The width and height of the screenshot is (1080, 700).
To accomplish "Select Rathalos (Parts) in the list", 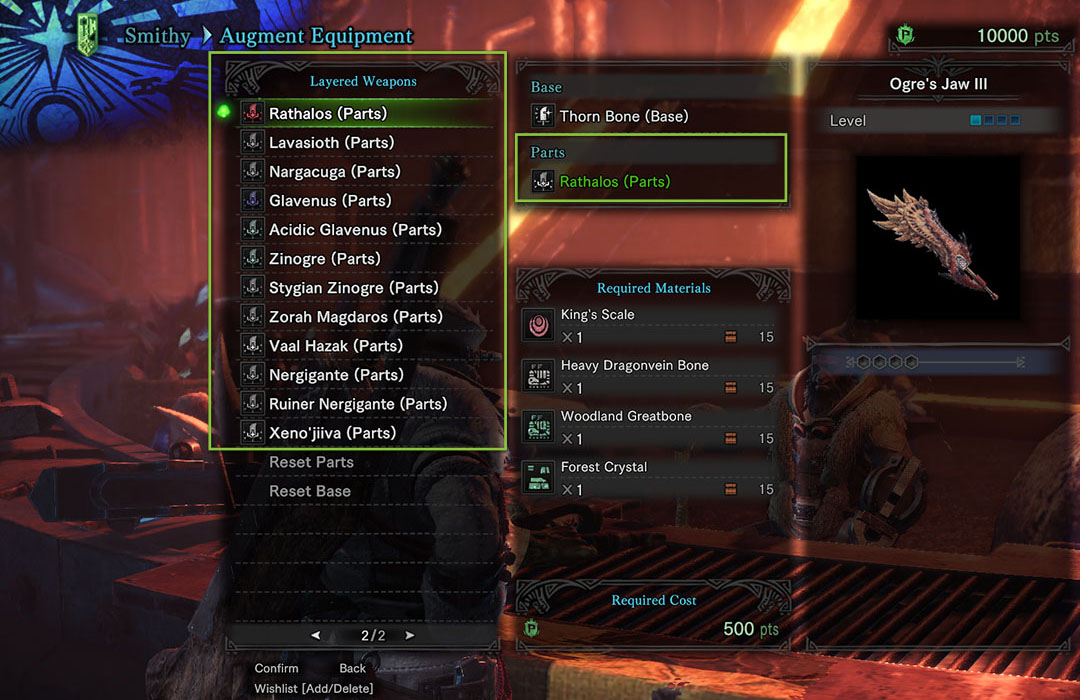I will [328, 113].
